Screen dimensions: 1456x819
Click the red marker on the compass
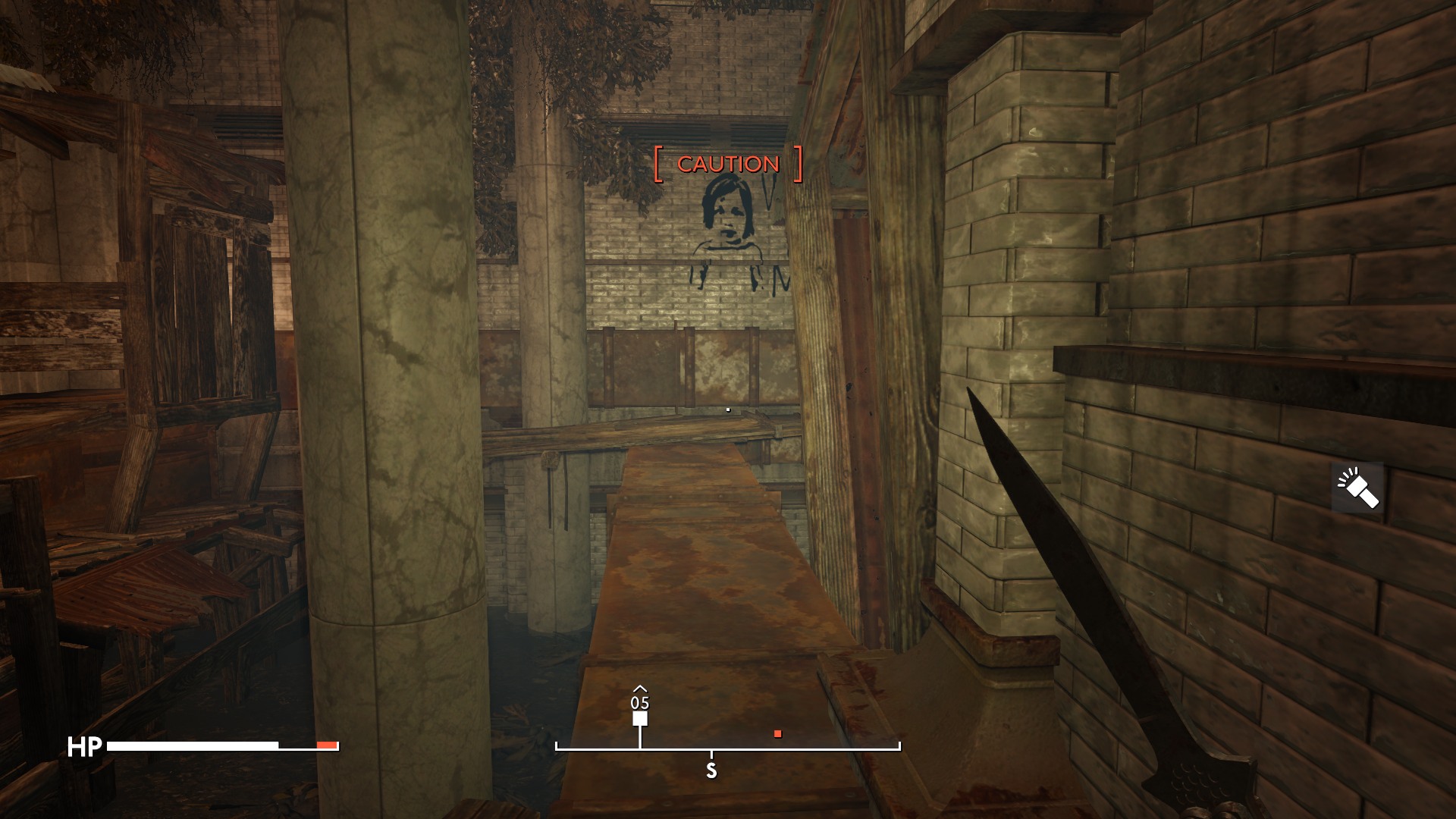(777, 733)
